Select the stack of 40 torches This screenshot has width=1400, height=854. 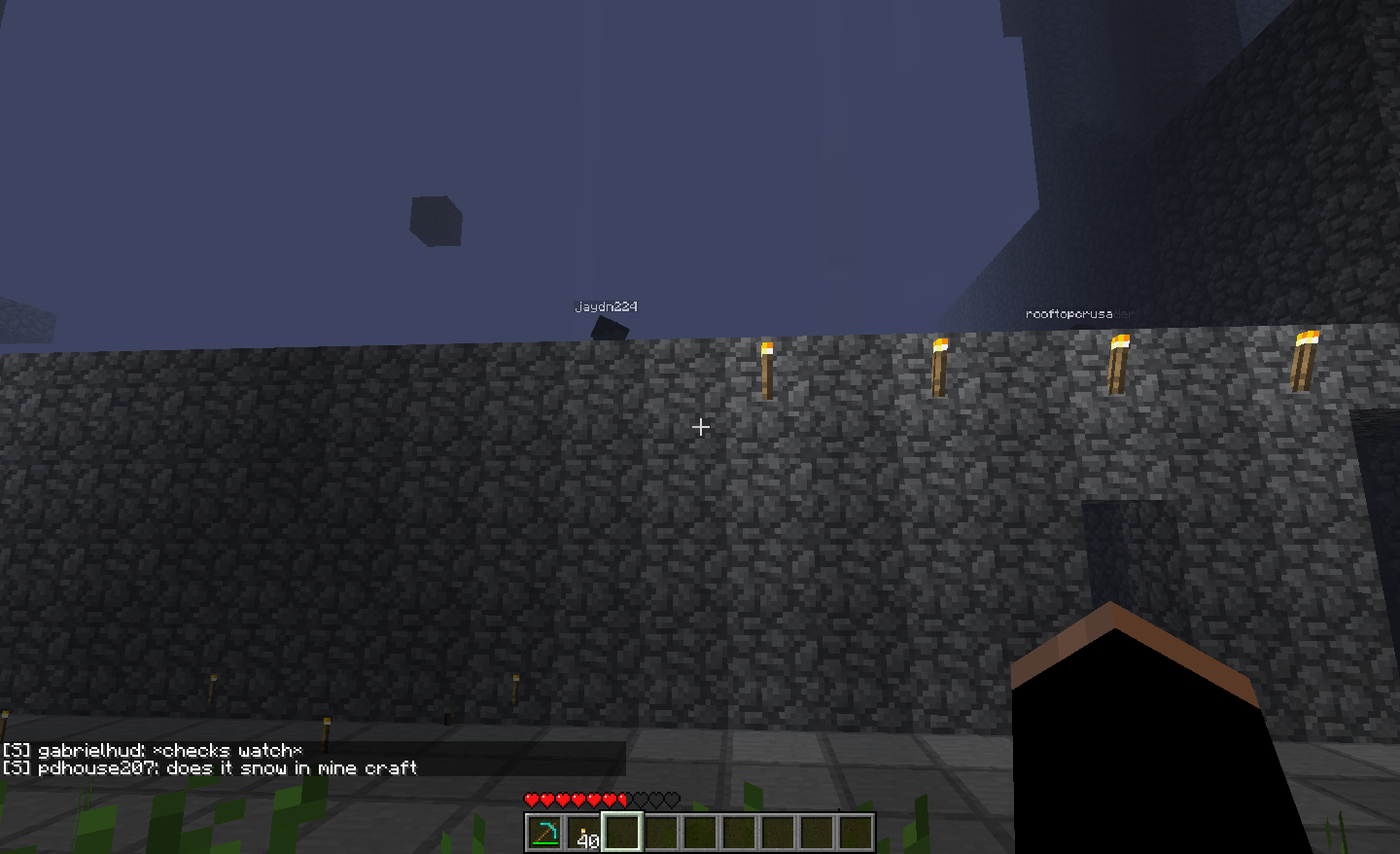click(x=583, y=834)
